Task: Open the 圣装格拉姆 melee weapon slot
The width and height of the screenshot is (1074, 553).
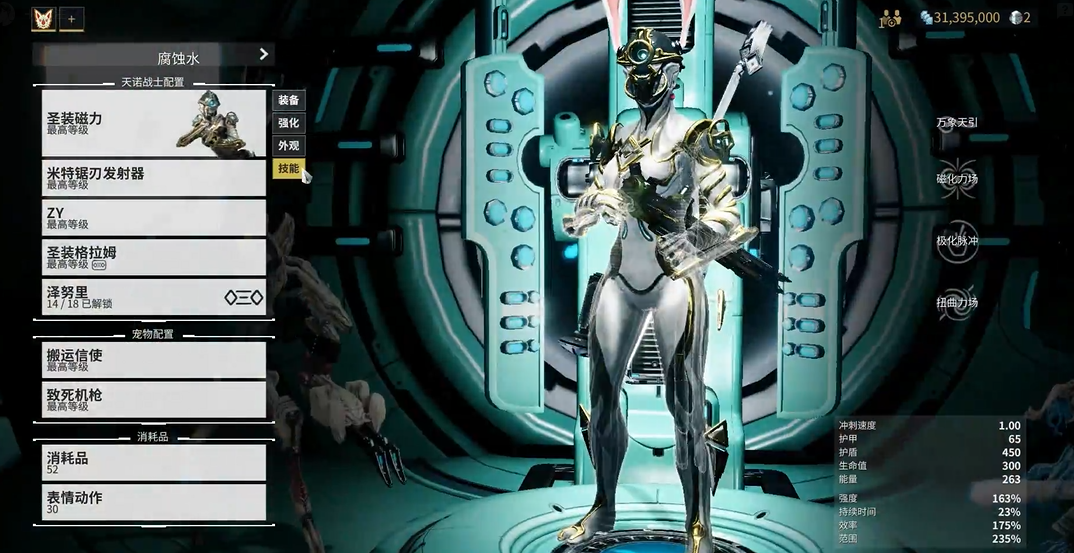Action: click(x=153, y=257)
